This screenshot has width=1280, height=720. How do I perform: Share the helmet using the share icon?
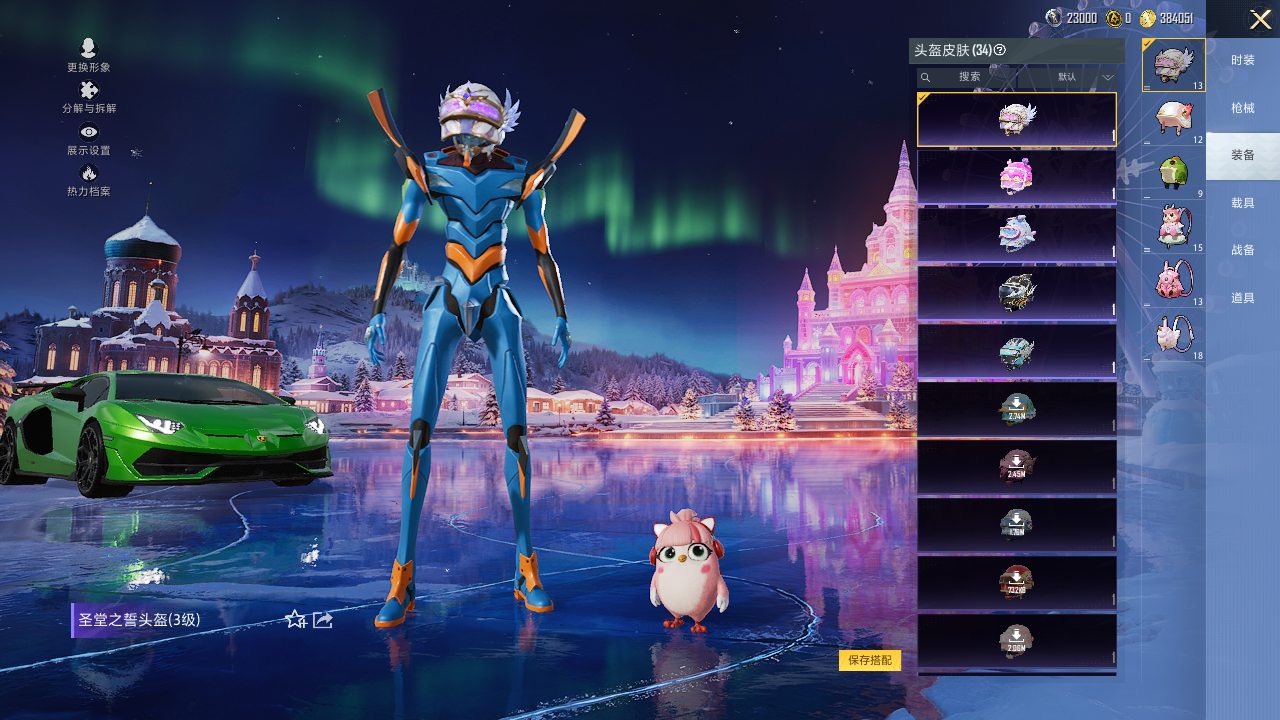(323, 620)
